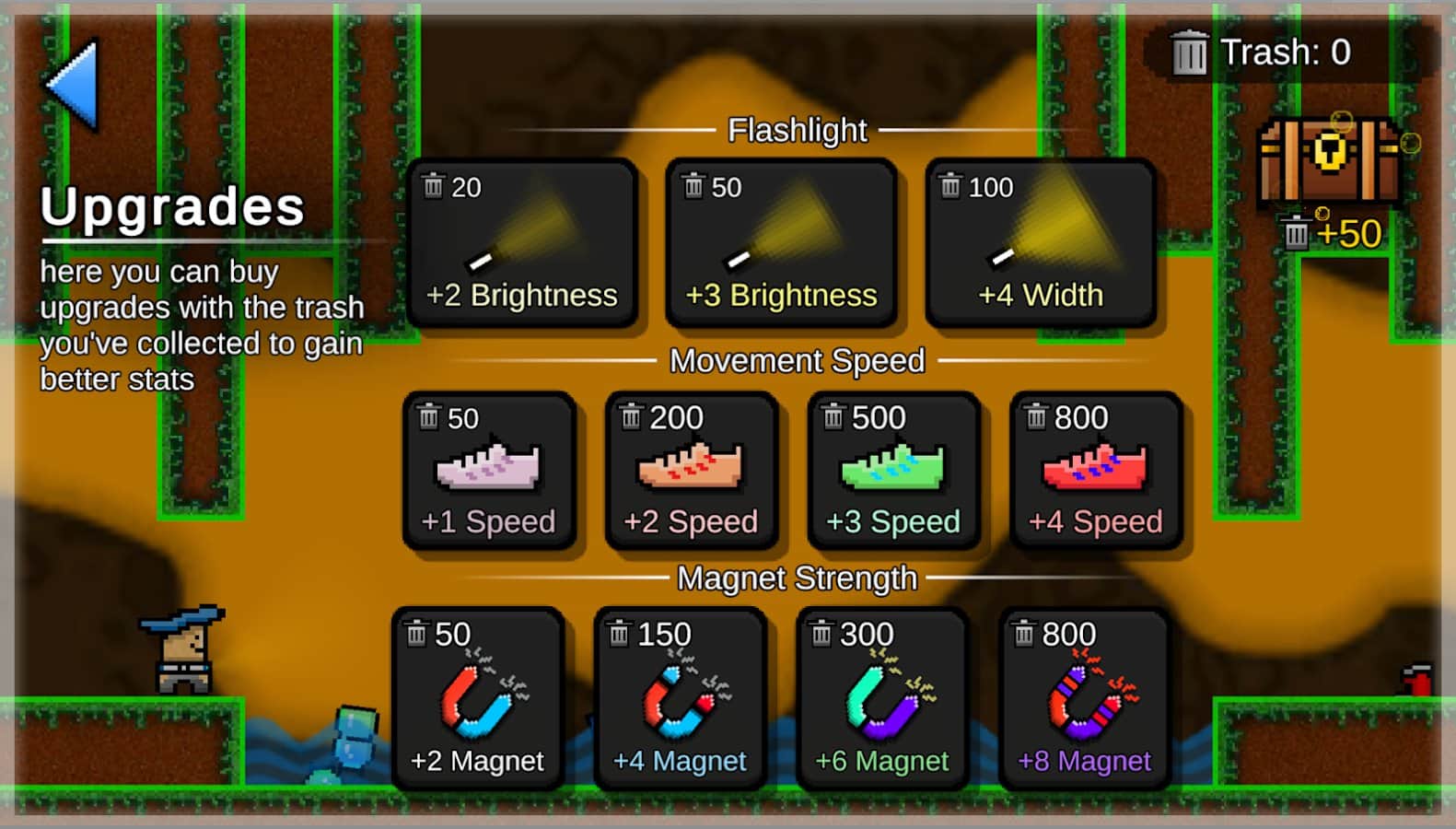Click the Upgrades title text
This screenshot has height=829, width=1456.
pyautogui.click(x=172, y=208)
